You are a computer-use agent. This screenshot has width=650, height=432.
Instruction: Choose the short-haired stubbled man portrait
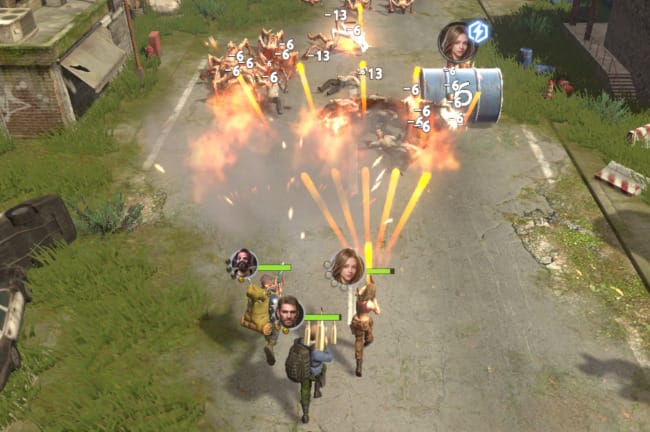[289, 312]
